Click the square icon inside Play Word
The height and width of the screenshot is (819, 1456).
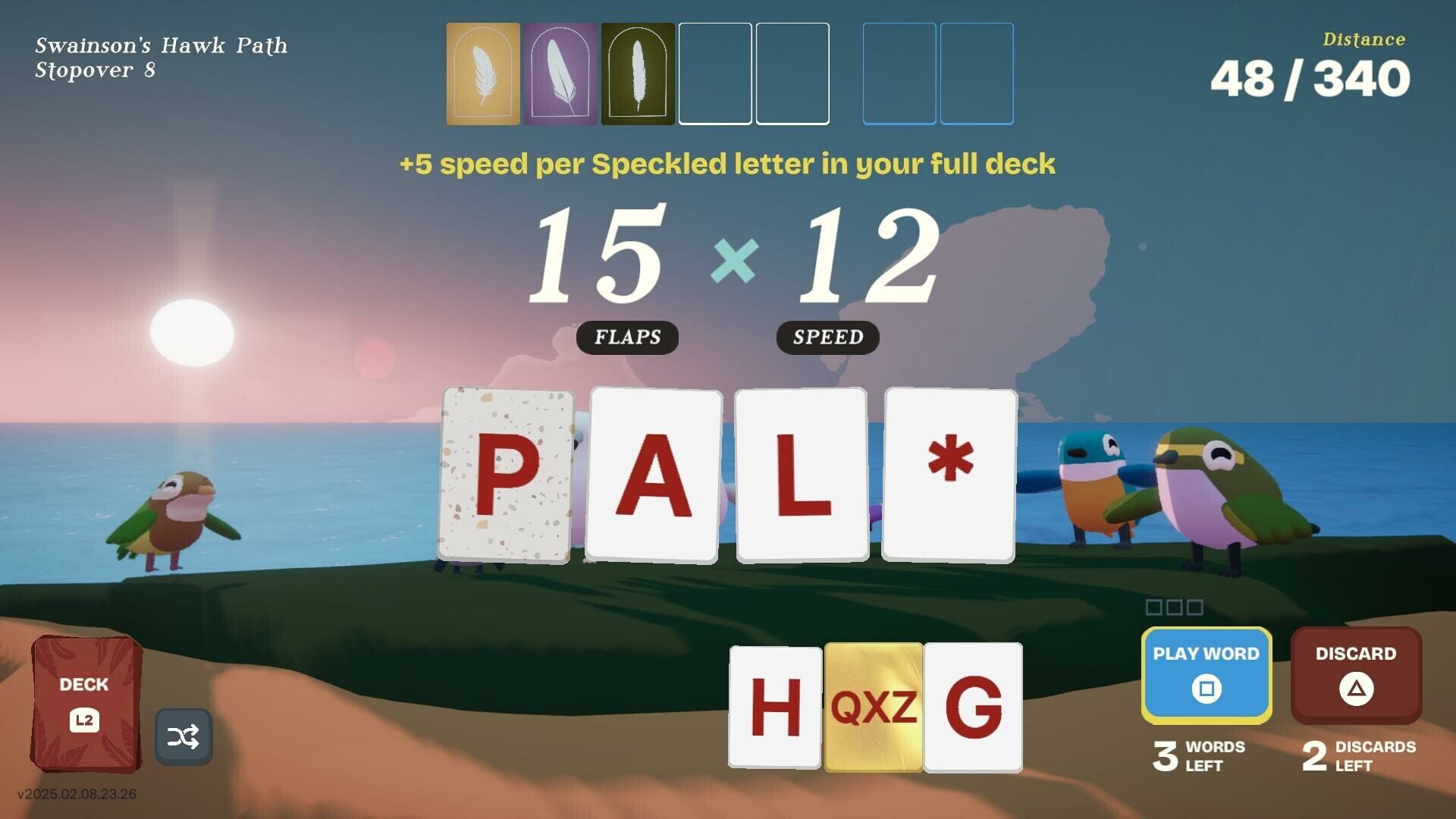click(x=1206, y=689)
